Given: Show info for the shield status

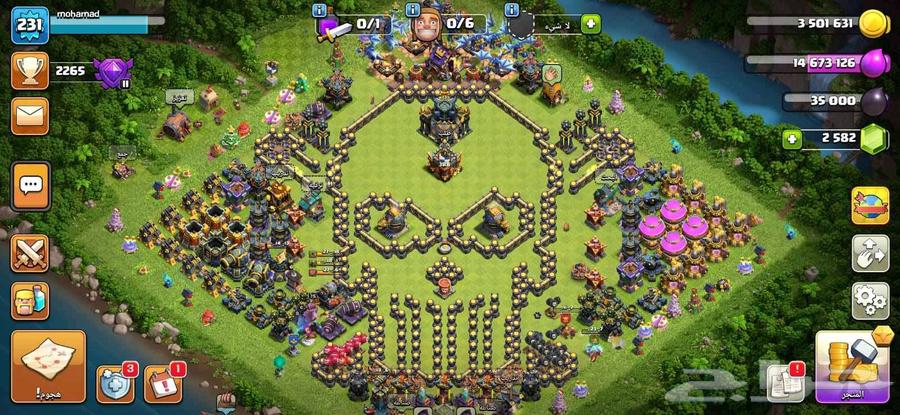Looking at the screenshot, I should (513, 10).
